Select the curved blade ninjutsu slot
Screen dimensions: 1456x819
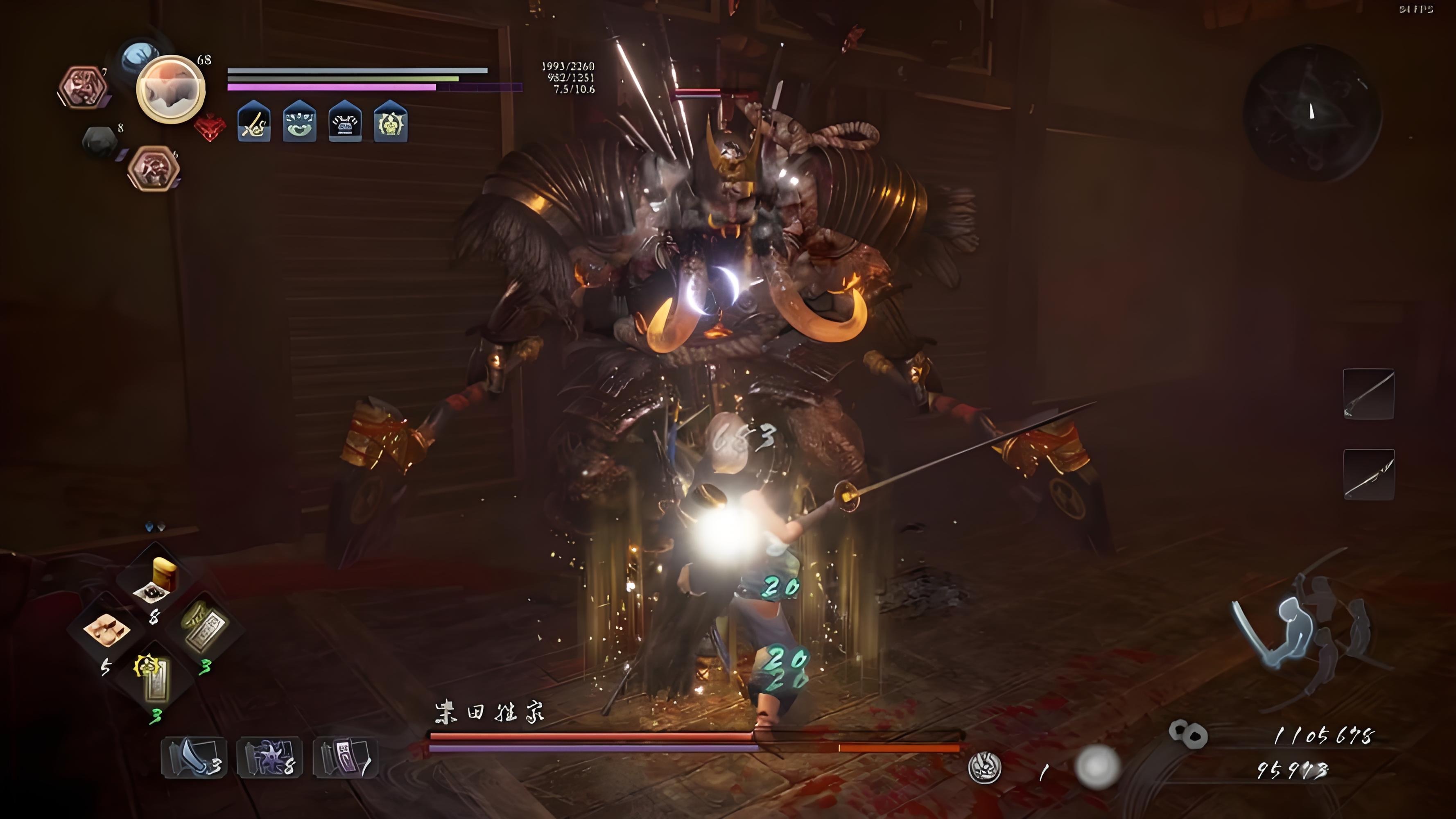coord(194,758)
